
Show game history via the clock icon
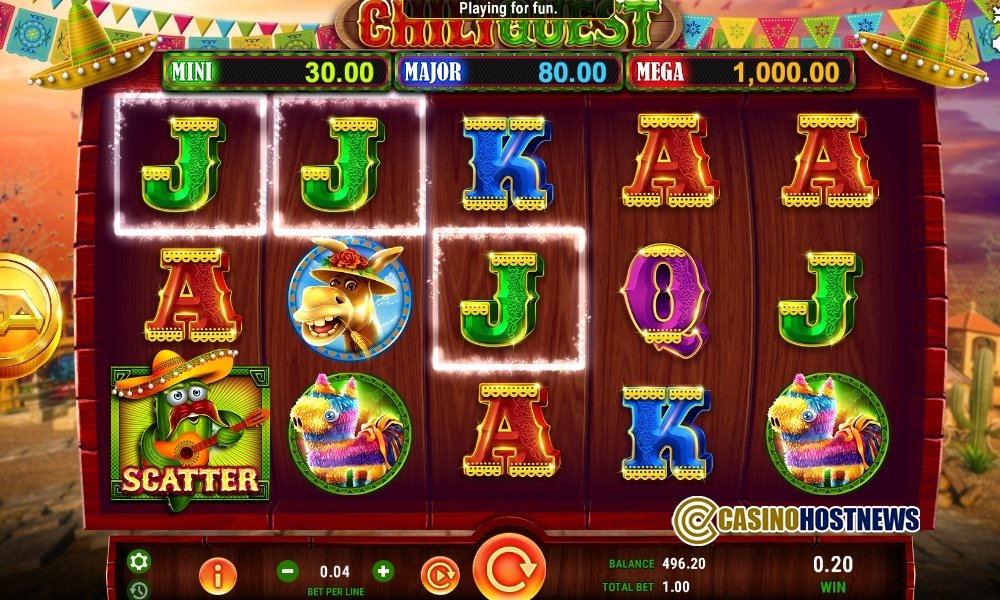139,589
